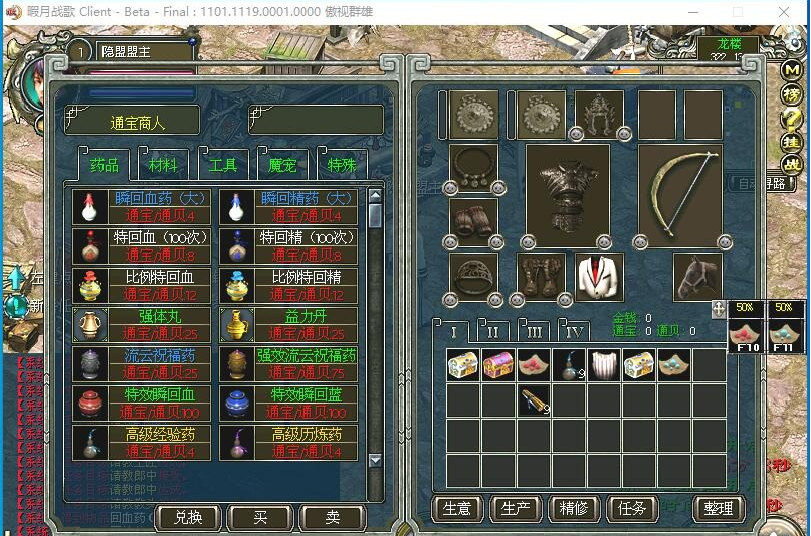The height and width of the screenshot is (536, 811).
Task: Show the 特殊 shop tab
Action: coord(342,165)
